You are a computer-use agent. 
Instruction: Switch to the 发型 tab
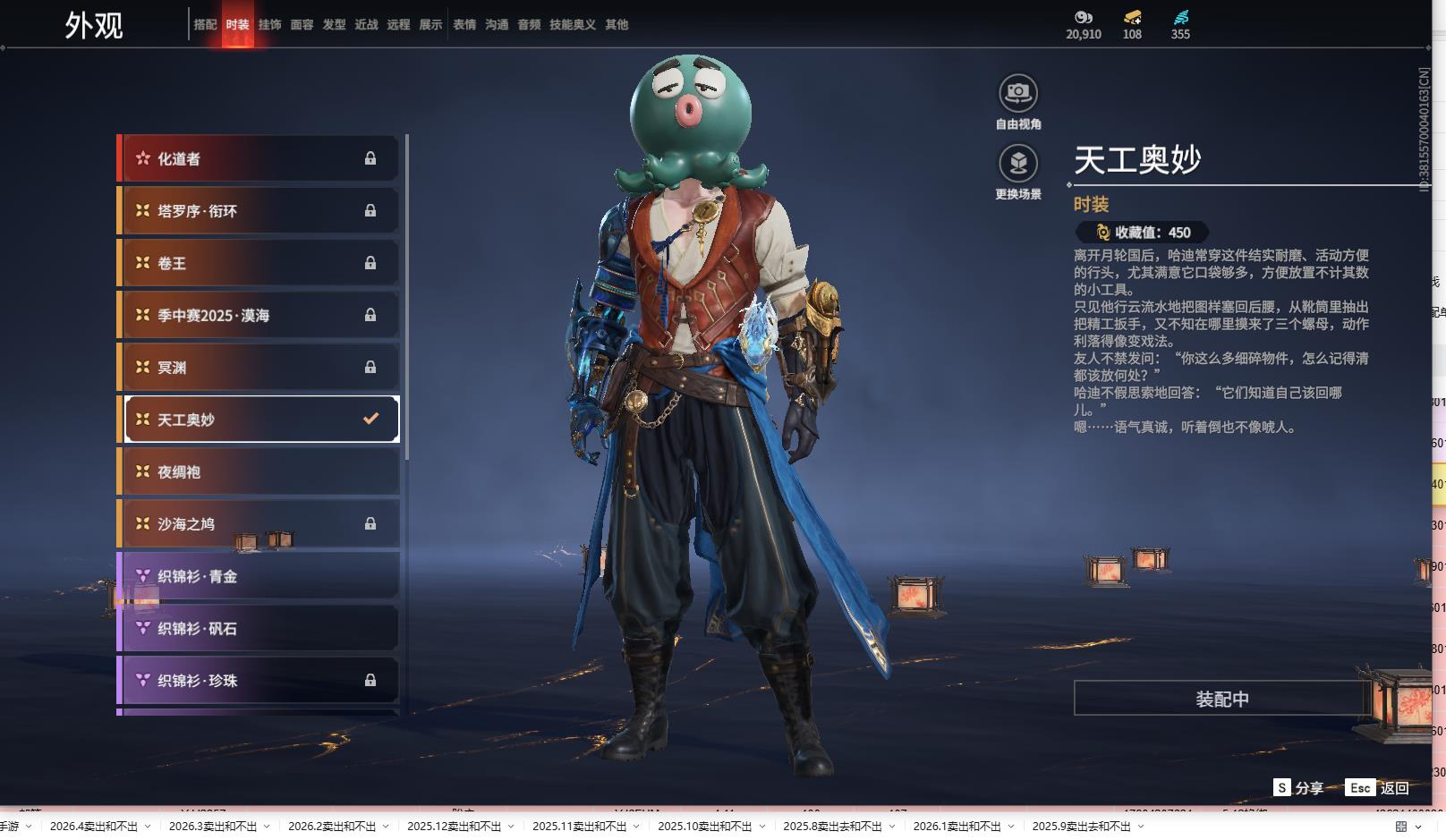[x=334, y=25]
